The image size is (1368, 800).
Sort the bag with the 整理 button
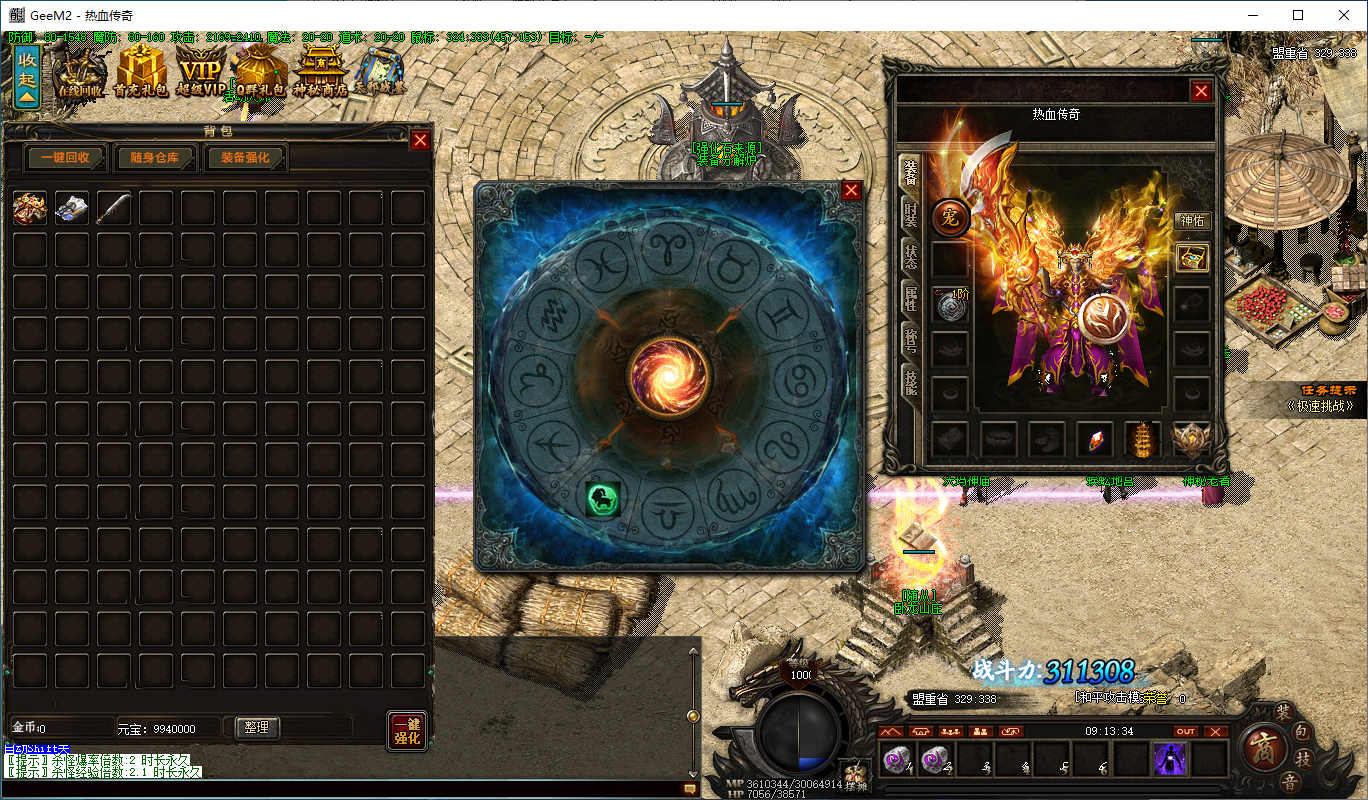257,727
